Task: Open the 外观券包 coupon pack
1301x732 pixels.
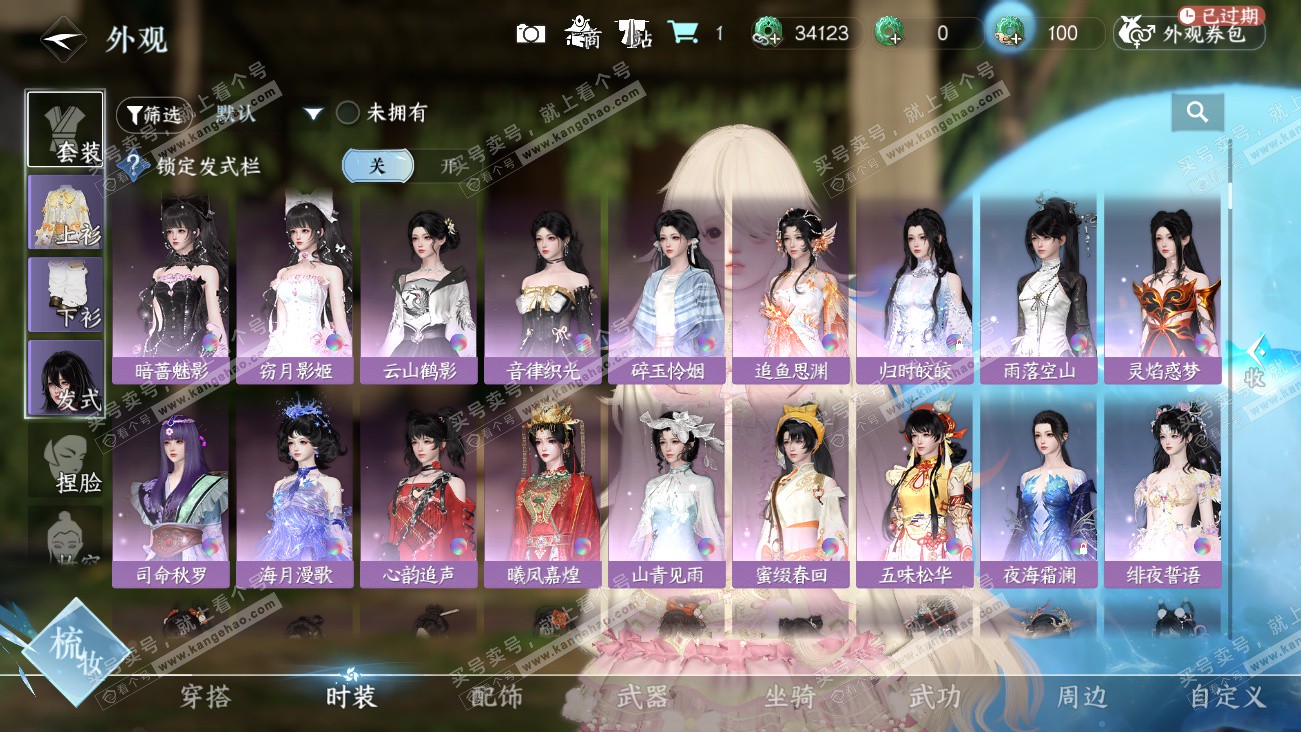Action: (x=1190, y=34)
